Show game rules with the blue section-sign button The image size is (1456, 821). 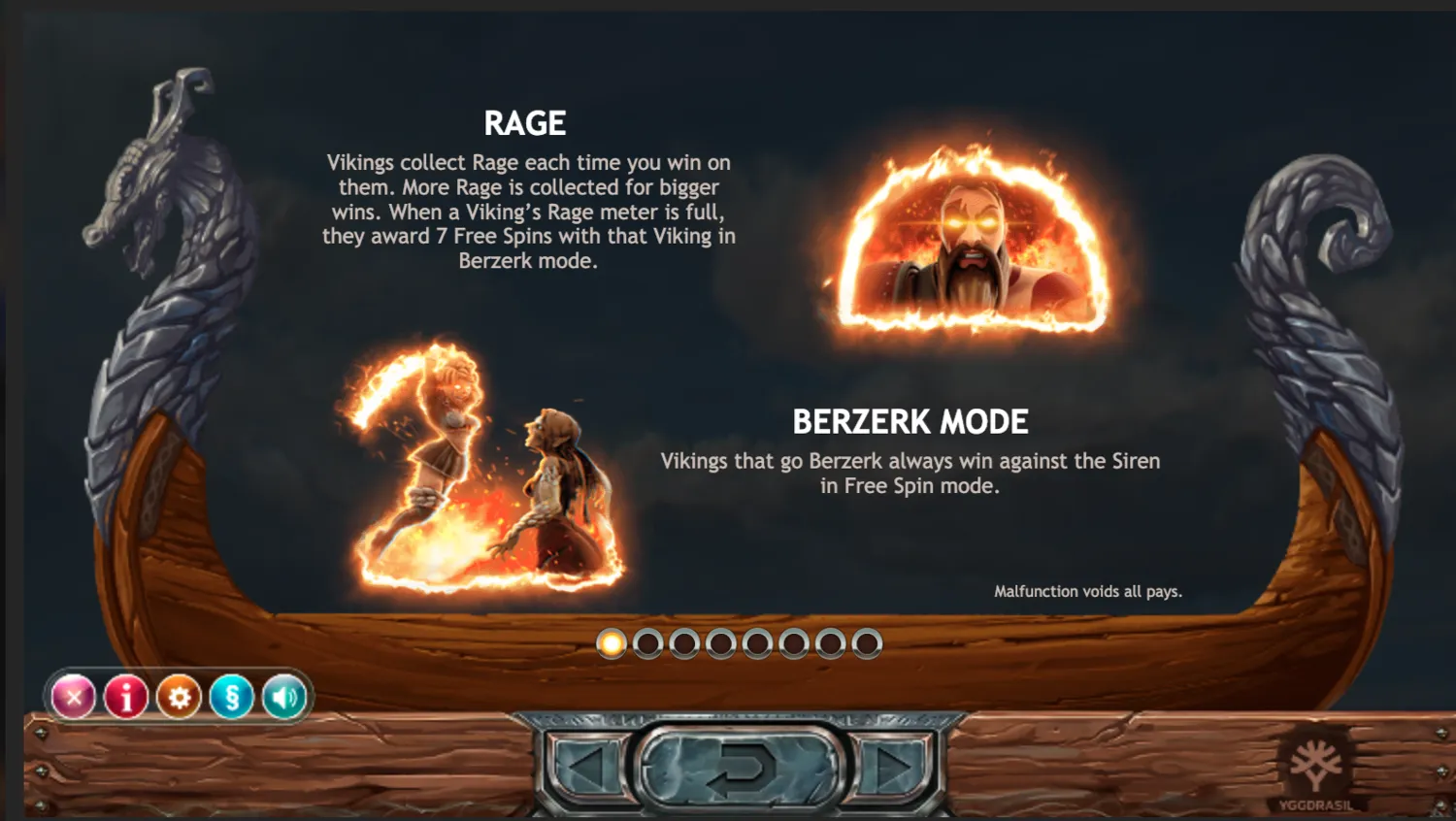[231, 697]
